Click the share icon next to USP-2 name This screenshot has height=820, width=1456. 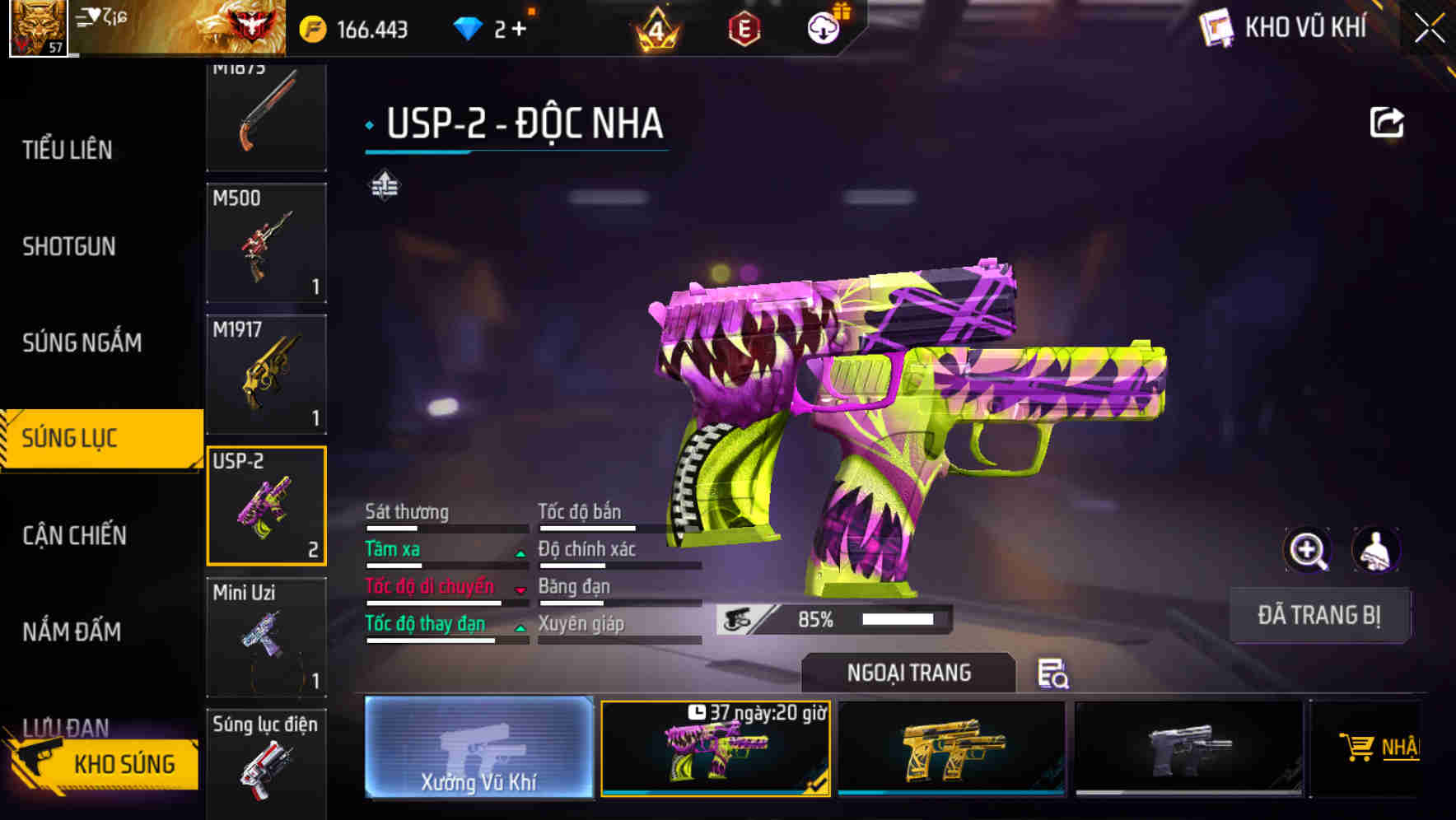[1388, 121]
